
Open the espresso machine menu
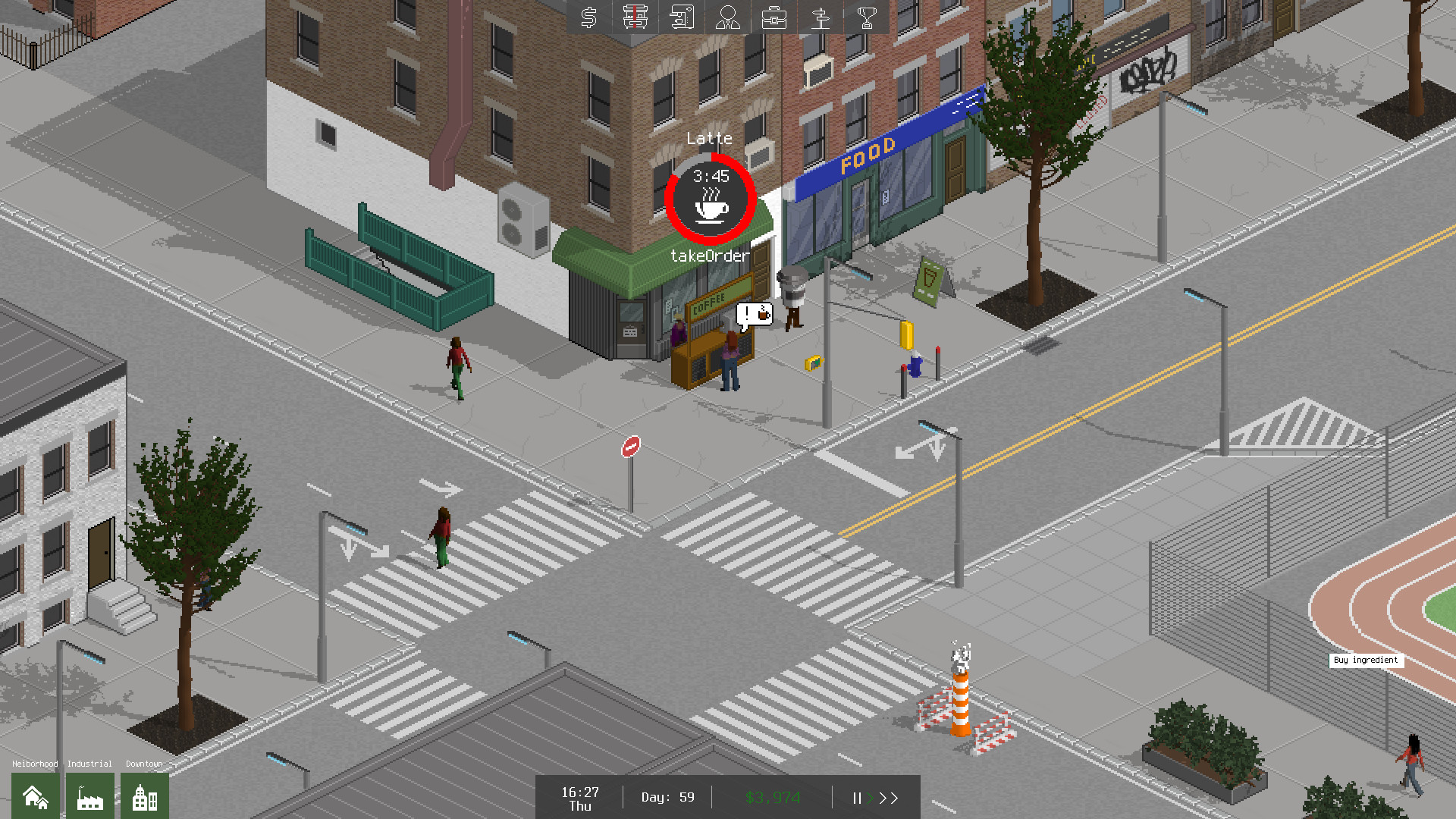click(x=682, y=17)
